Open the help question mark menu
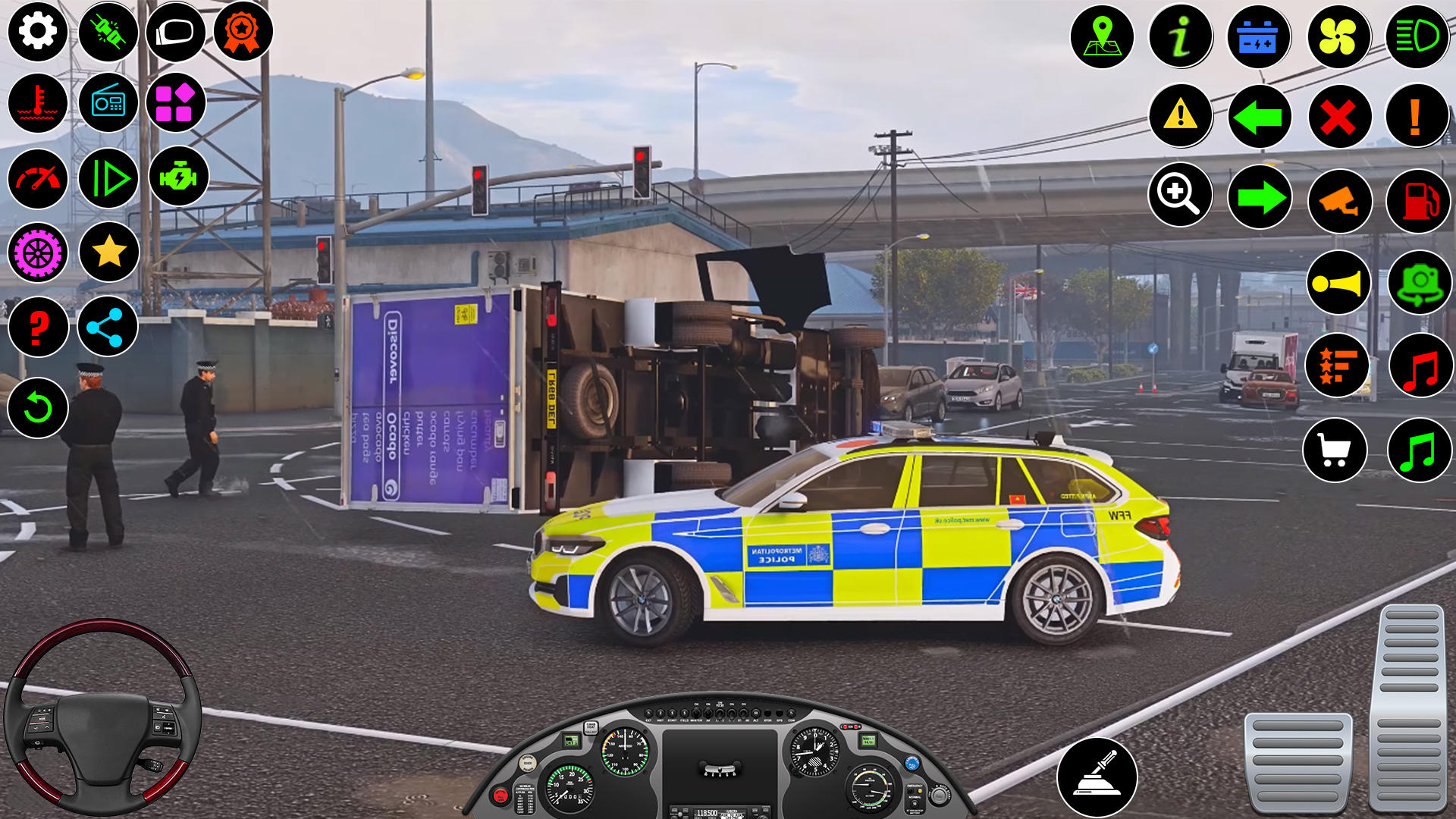 [36, 328]
